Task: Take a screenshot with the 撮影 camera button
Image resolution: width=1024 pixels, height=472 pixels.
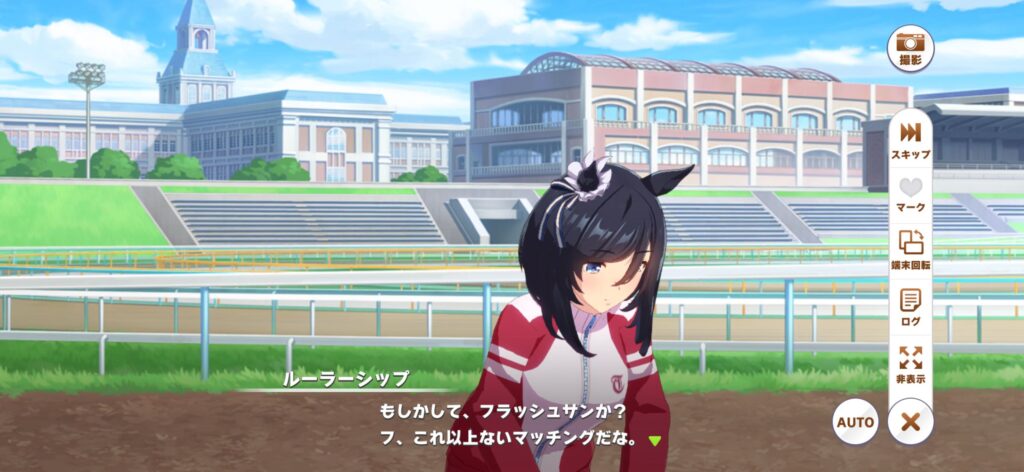Action: pos(910,47)
